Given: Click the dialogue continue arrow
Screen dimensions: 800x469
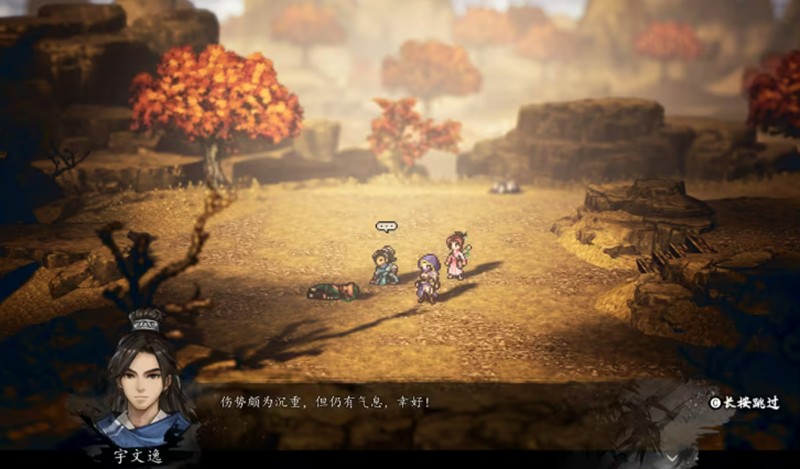Looking at the screenshot, I should (672, 457).
